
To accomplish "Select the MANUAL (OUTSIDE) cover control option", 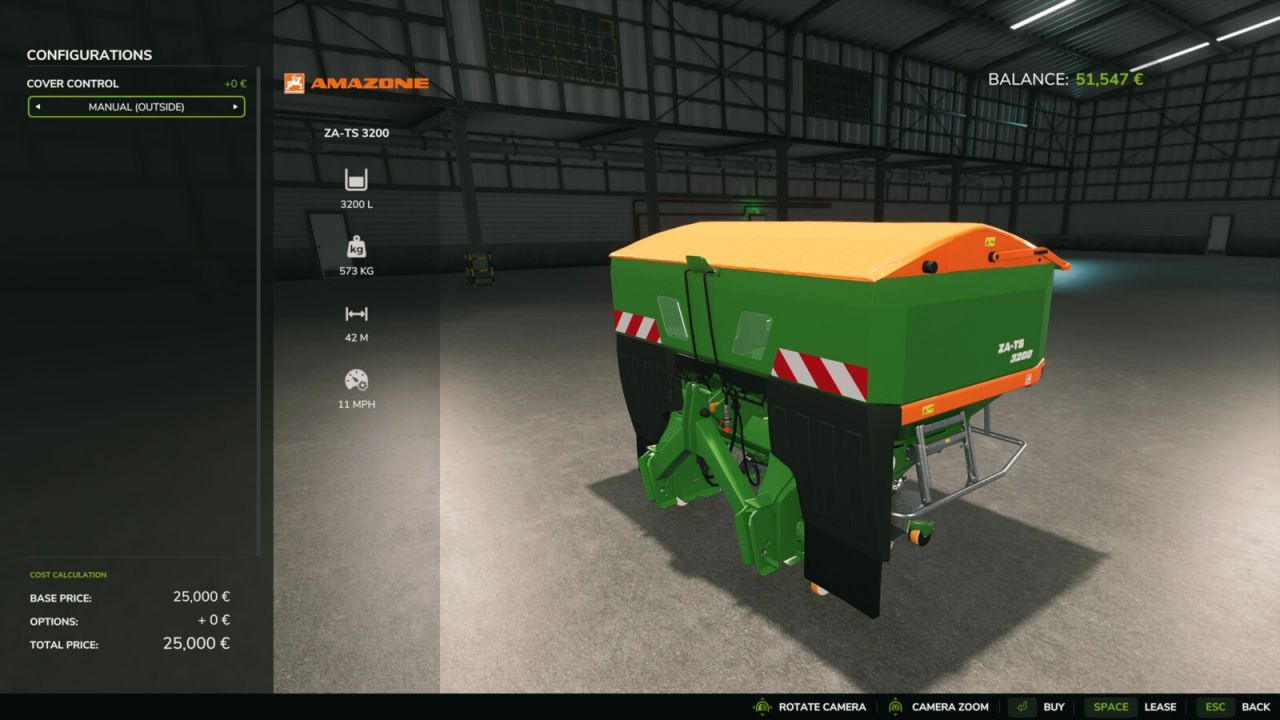I will pos(136,106).
